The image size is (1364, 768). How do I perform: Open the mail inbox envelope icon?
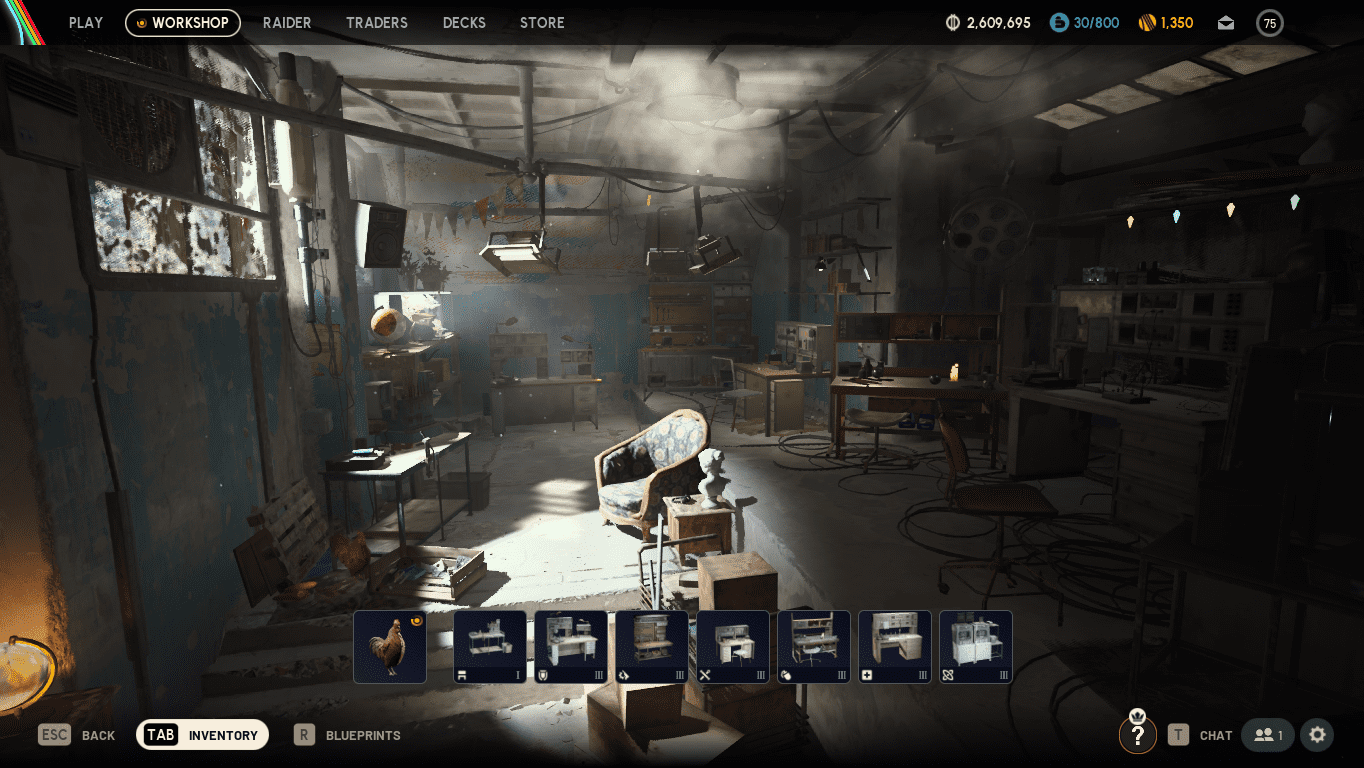(x=1225, y=22)
